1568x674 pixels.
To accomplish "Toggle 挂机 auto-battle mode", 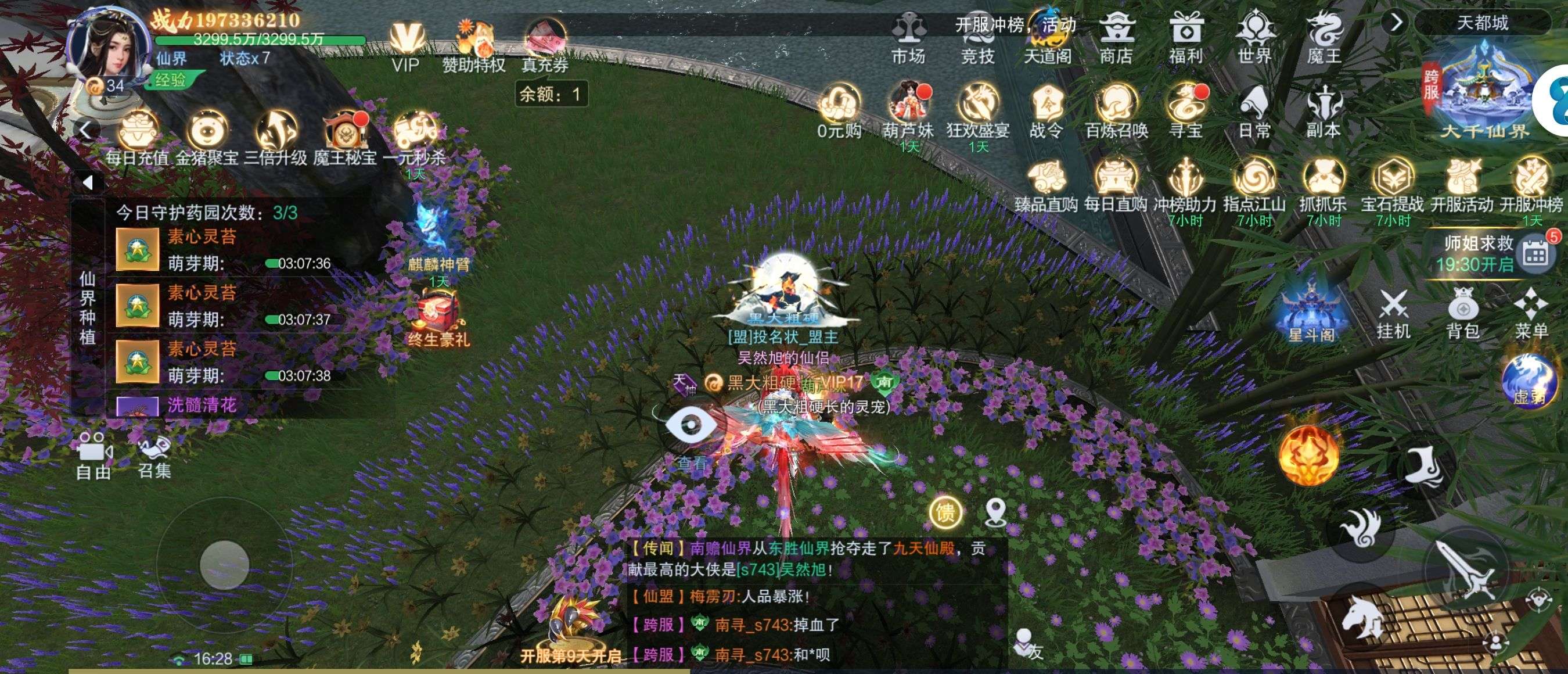I will (x=1393, y=314).
